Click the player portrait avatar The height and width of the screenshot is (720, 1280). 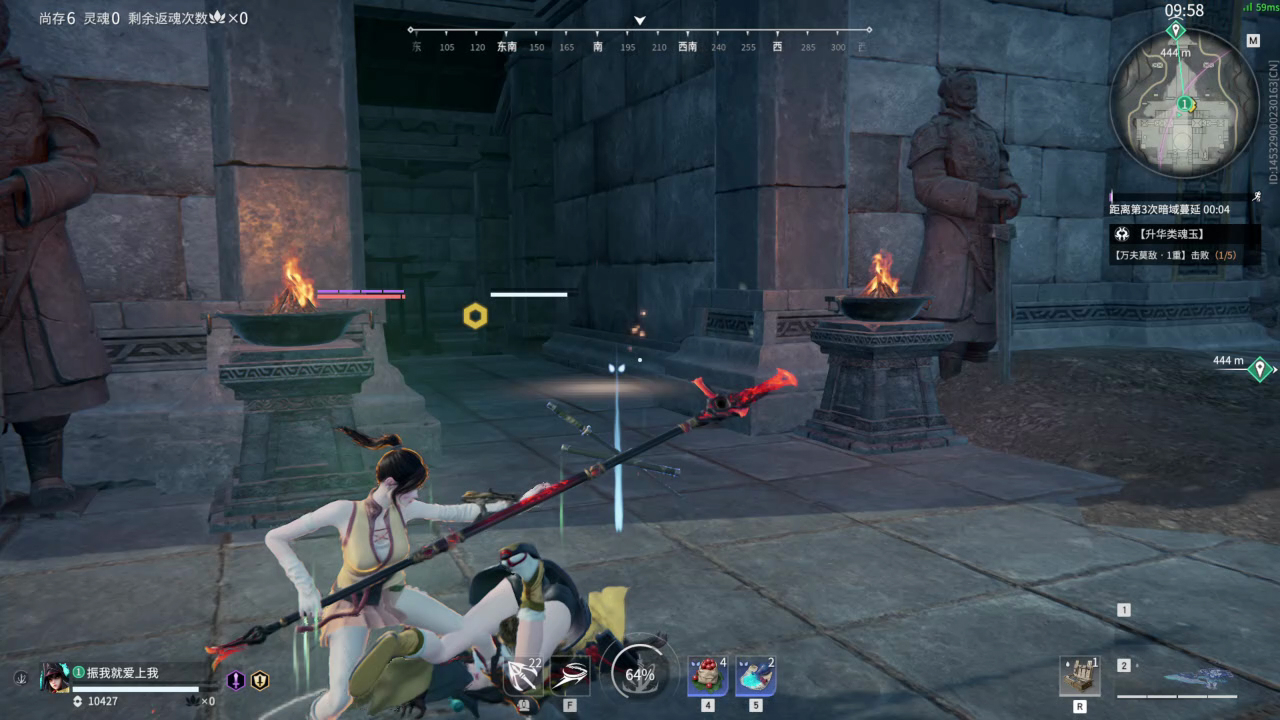54,677
